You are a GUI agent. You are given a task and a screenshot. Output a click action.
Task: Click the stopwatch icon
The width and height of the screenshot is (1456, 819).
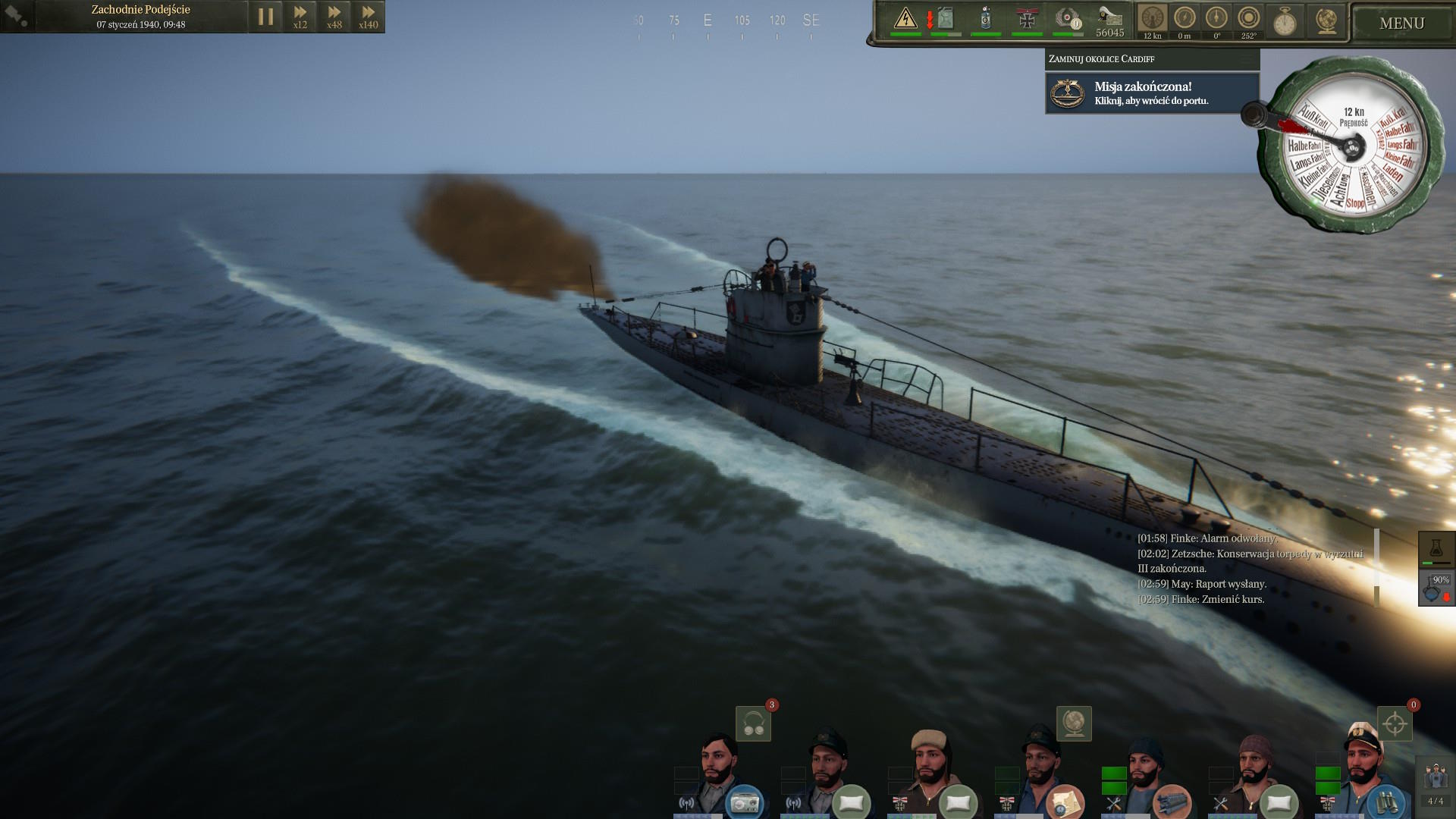click(x=1284, y=22)
